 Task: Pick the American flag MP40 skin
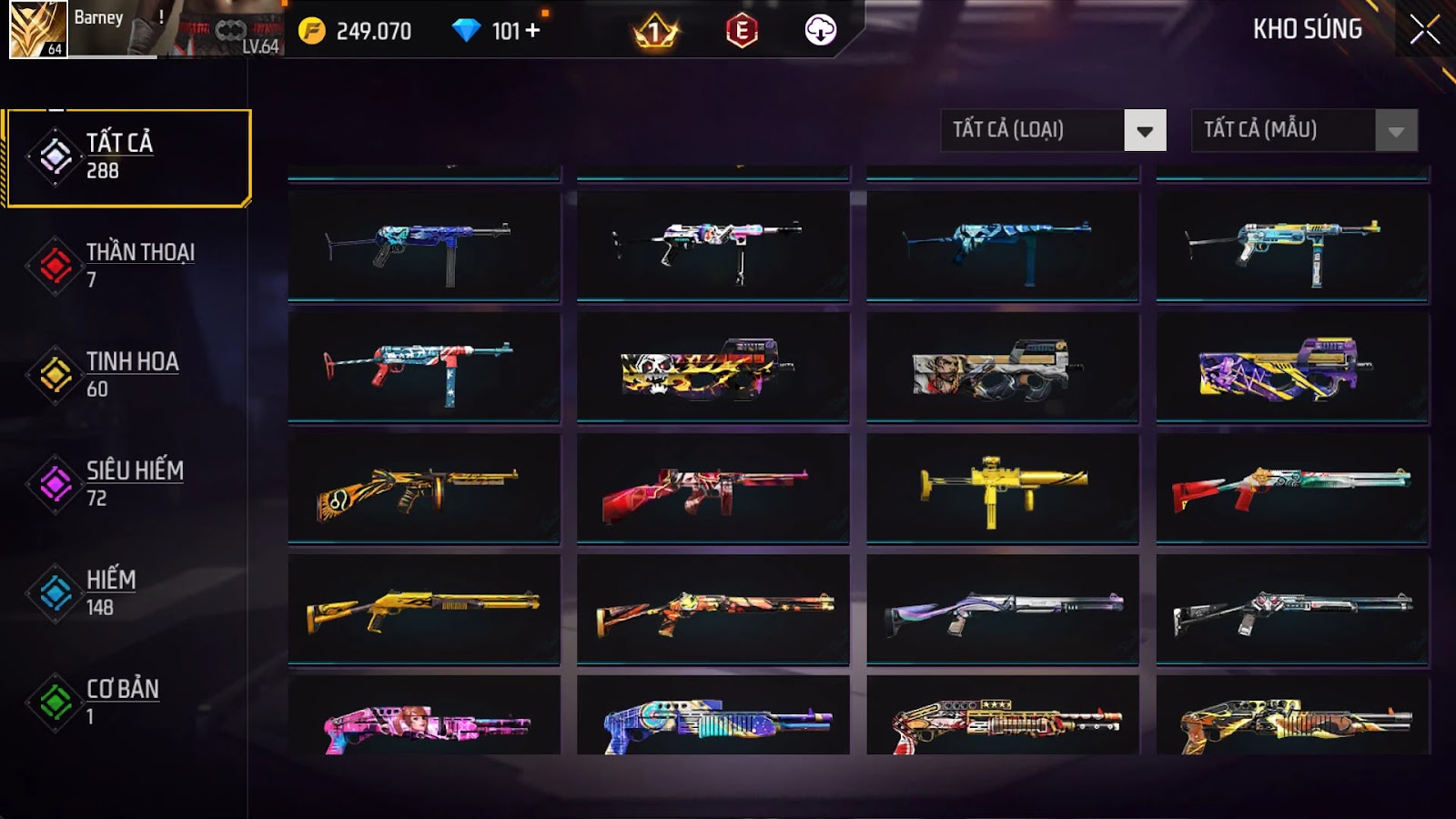click(x=424, y=368)
